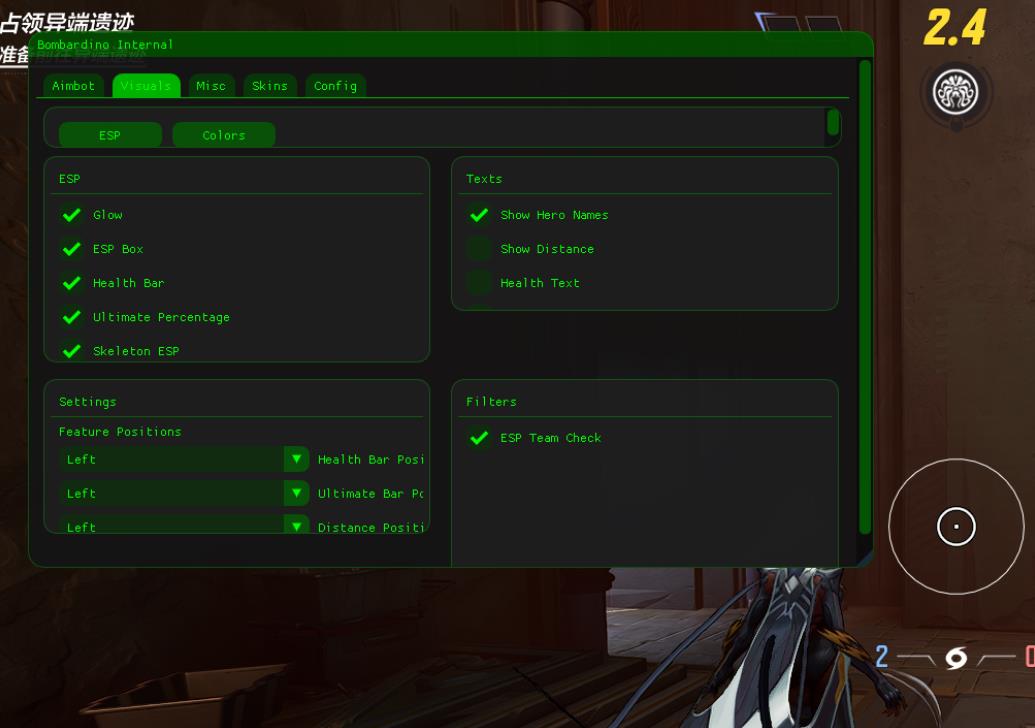The image size is (1035, 728).
Task: Open the Misc tab
Action: point(211,86)
